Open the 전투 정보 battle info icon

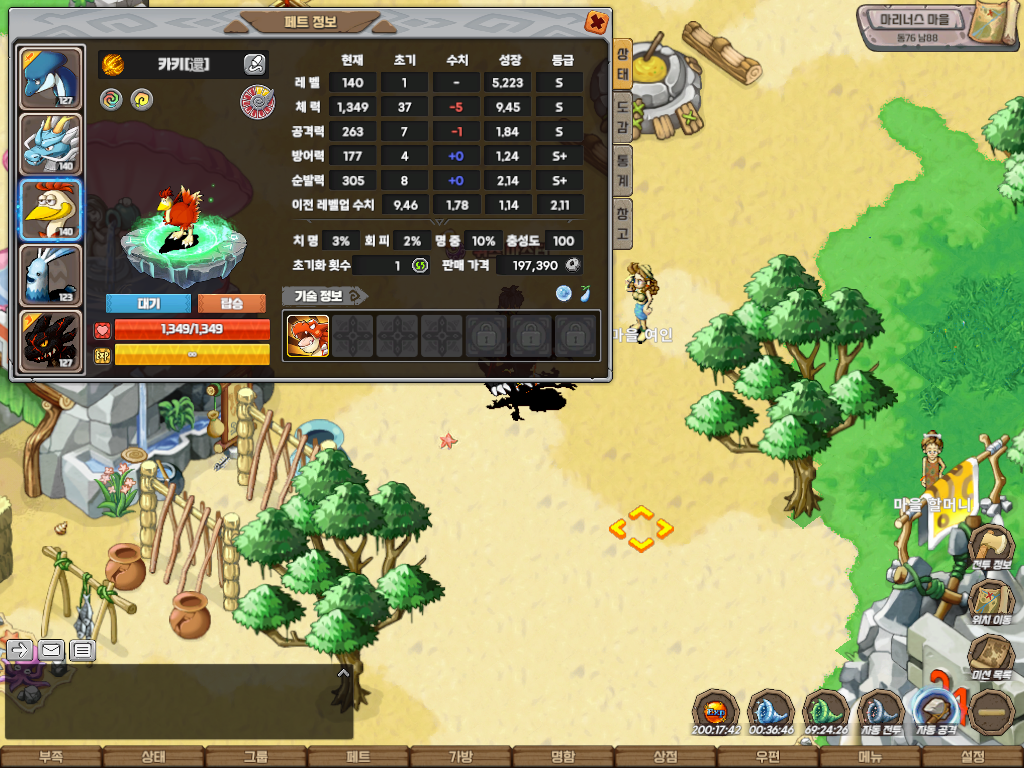[991, 548]
